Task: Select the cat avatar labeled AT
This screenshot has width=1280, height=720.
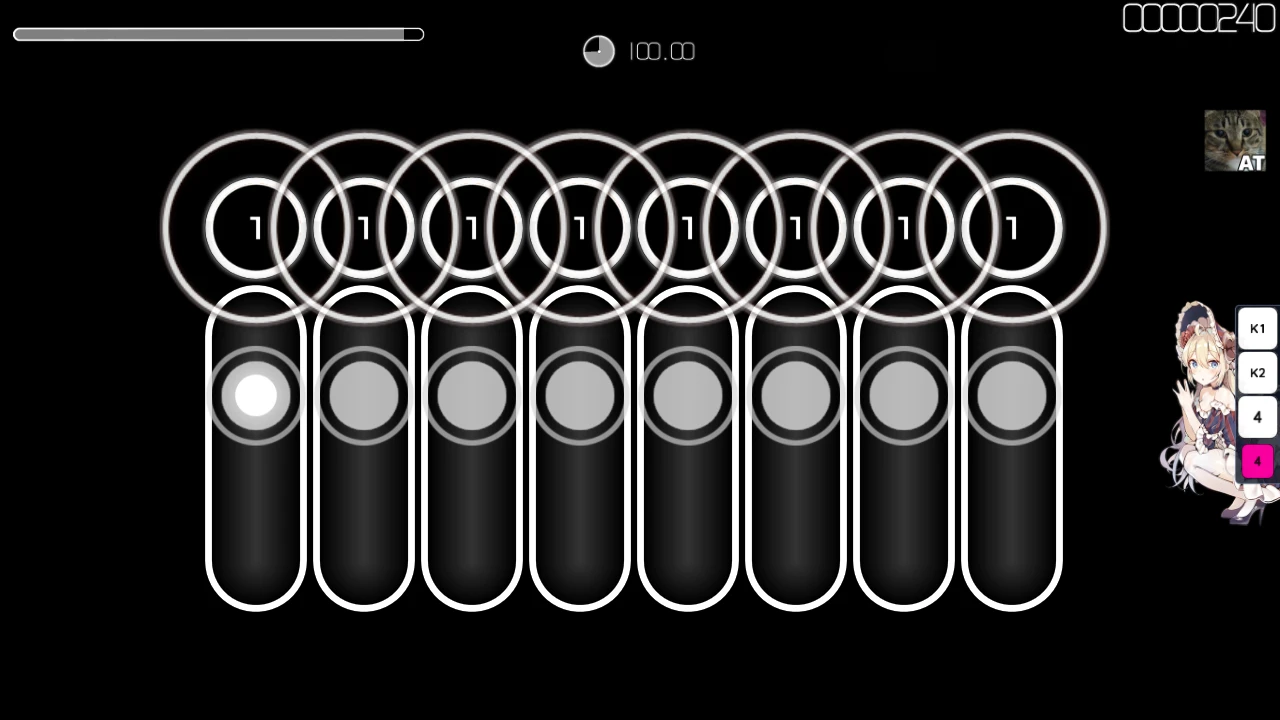Action: tap(1234, 141)
